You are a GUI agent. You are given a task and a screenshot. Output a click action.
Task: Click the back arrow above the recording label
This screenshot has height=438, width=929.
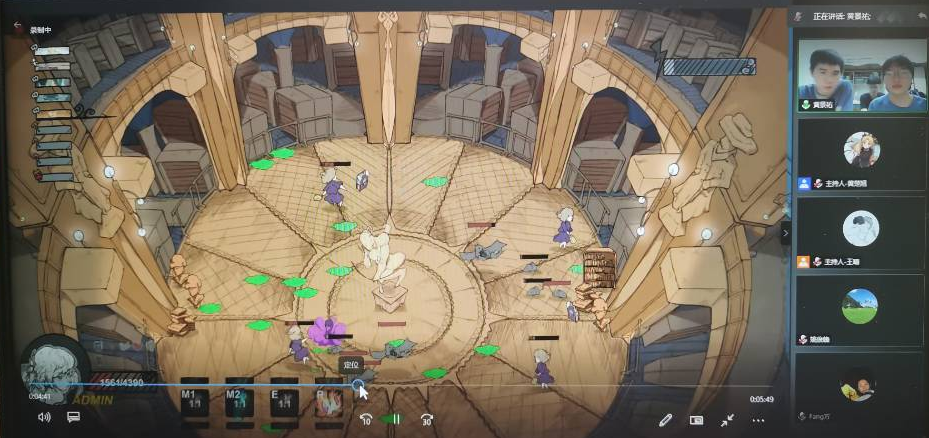17,29
